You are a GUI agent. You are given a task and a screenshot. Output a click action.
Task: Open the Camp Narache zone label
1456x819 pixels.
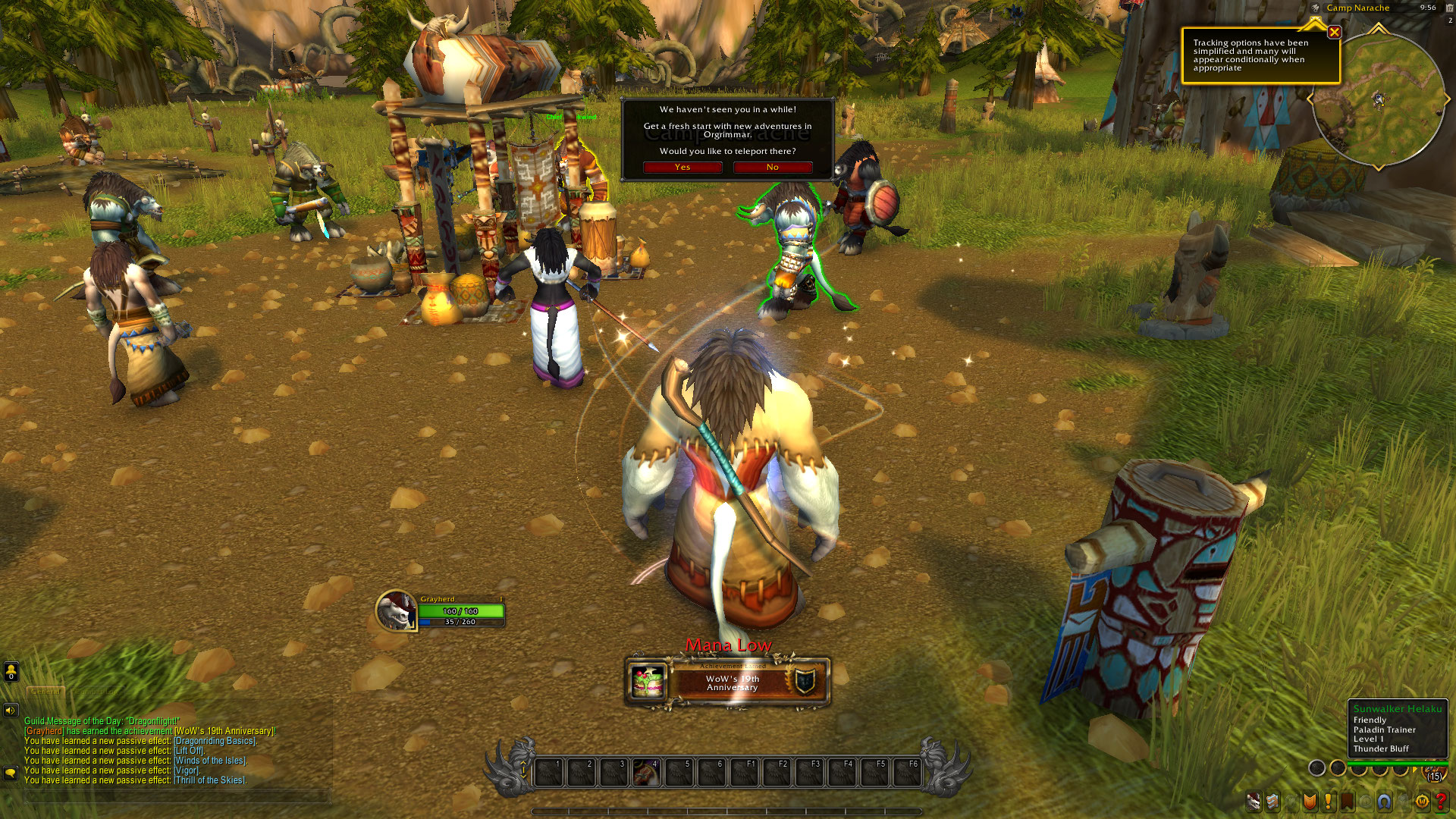click(1357, 8)
